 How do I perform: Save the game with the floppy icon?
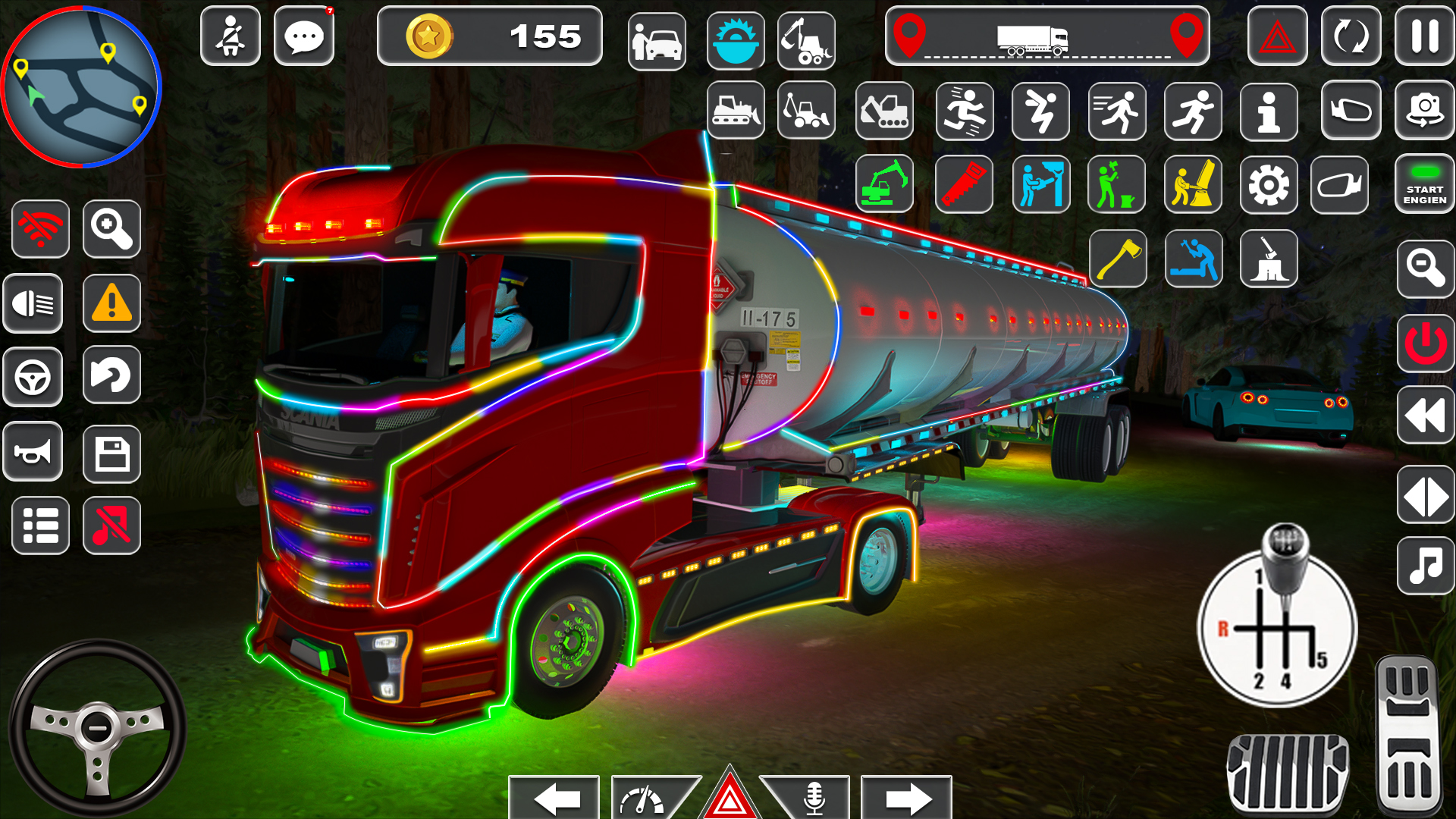pyautogui.click(x=112, y=452)
